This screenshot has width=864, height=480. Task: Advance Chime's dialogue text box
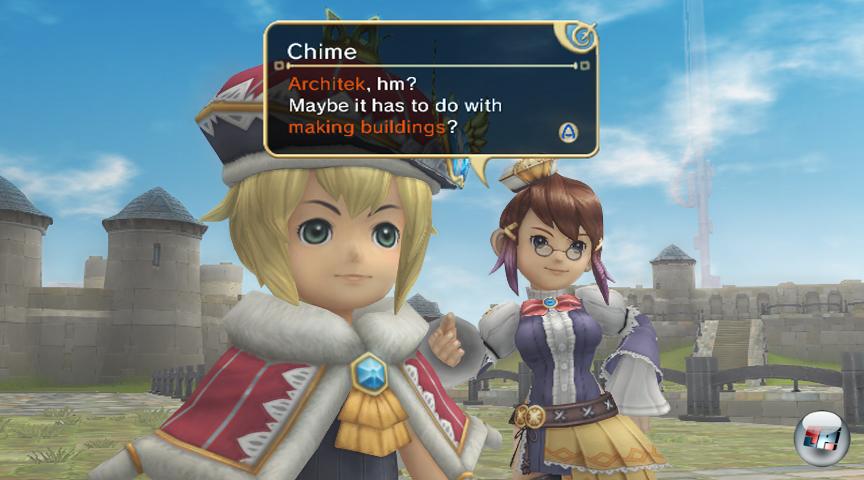(x=568, y=132)
